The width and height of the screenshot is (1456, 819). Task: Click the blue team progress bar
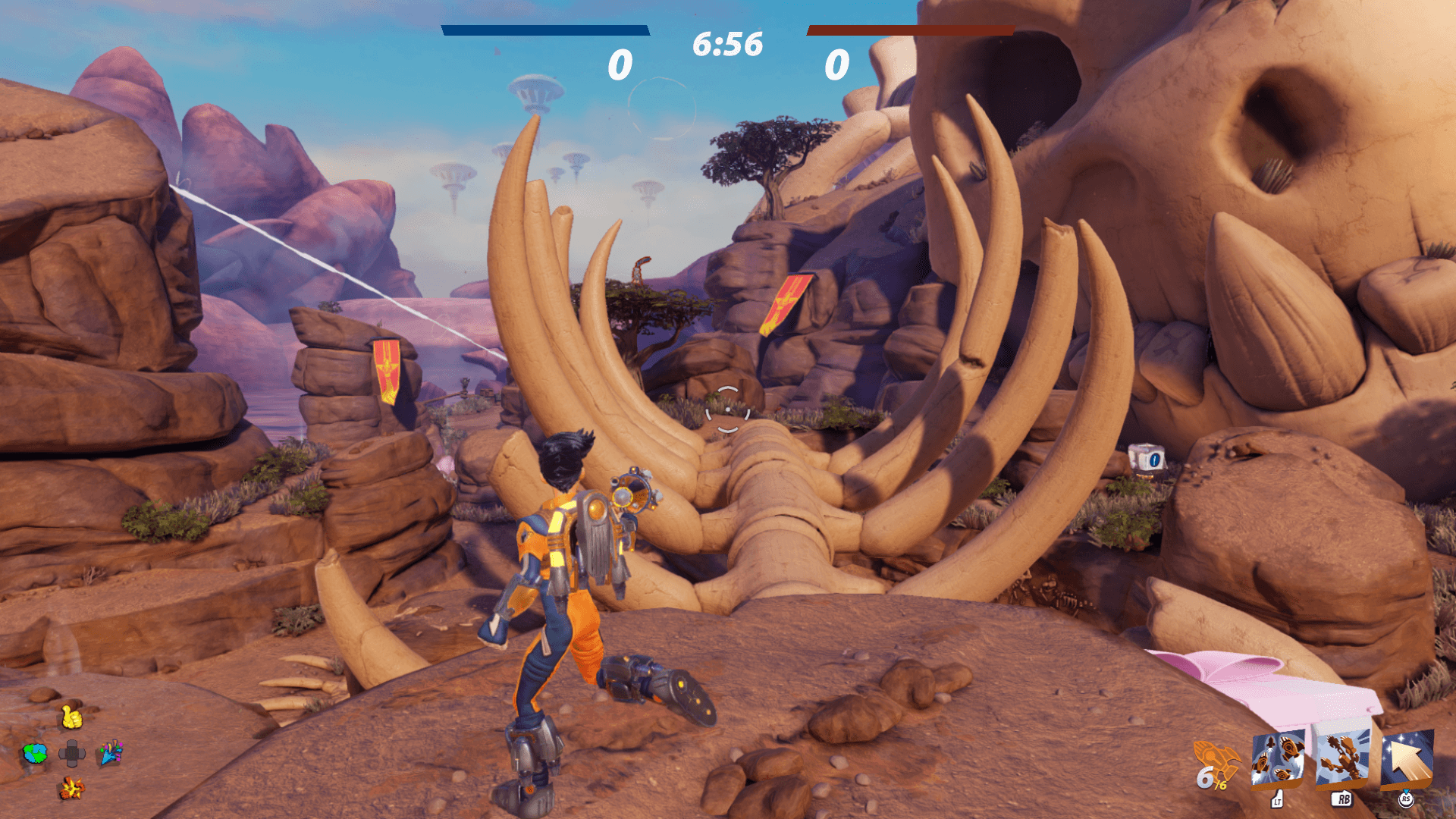pos(545,31)
